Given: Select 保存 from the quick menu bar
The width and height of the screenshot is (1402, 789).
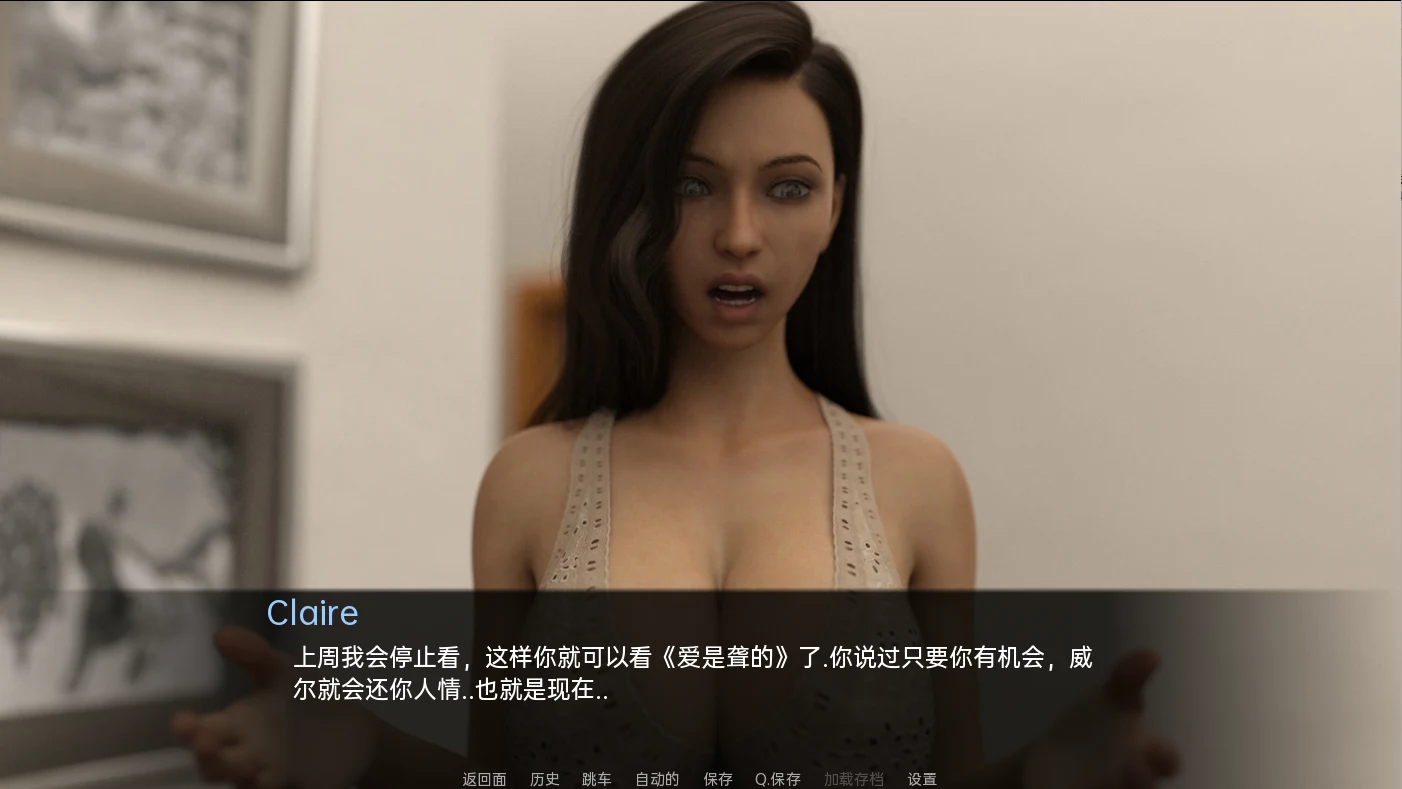Looking at the screenshot, I should (719, 778).
